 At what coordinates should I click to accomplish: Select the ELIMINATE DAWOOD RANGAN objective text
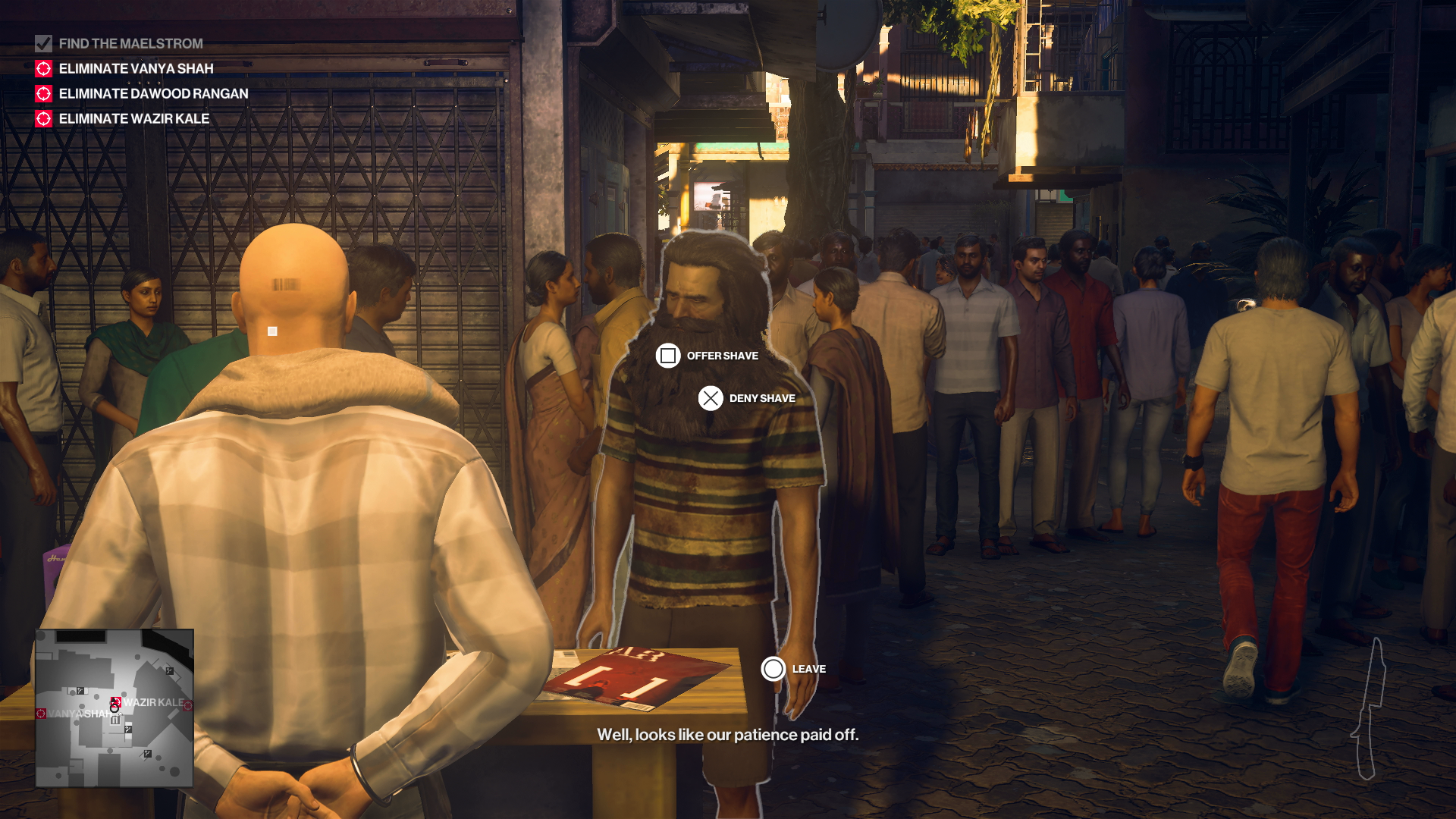(x=153, y=94)
